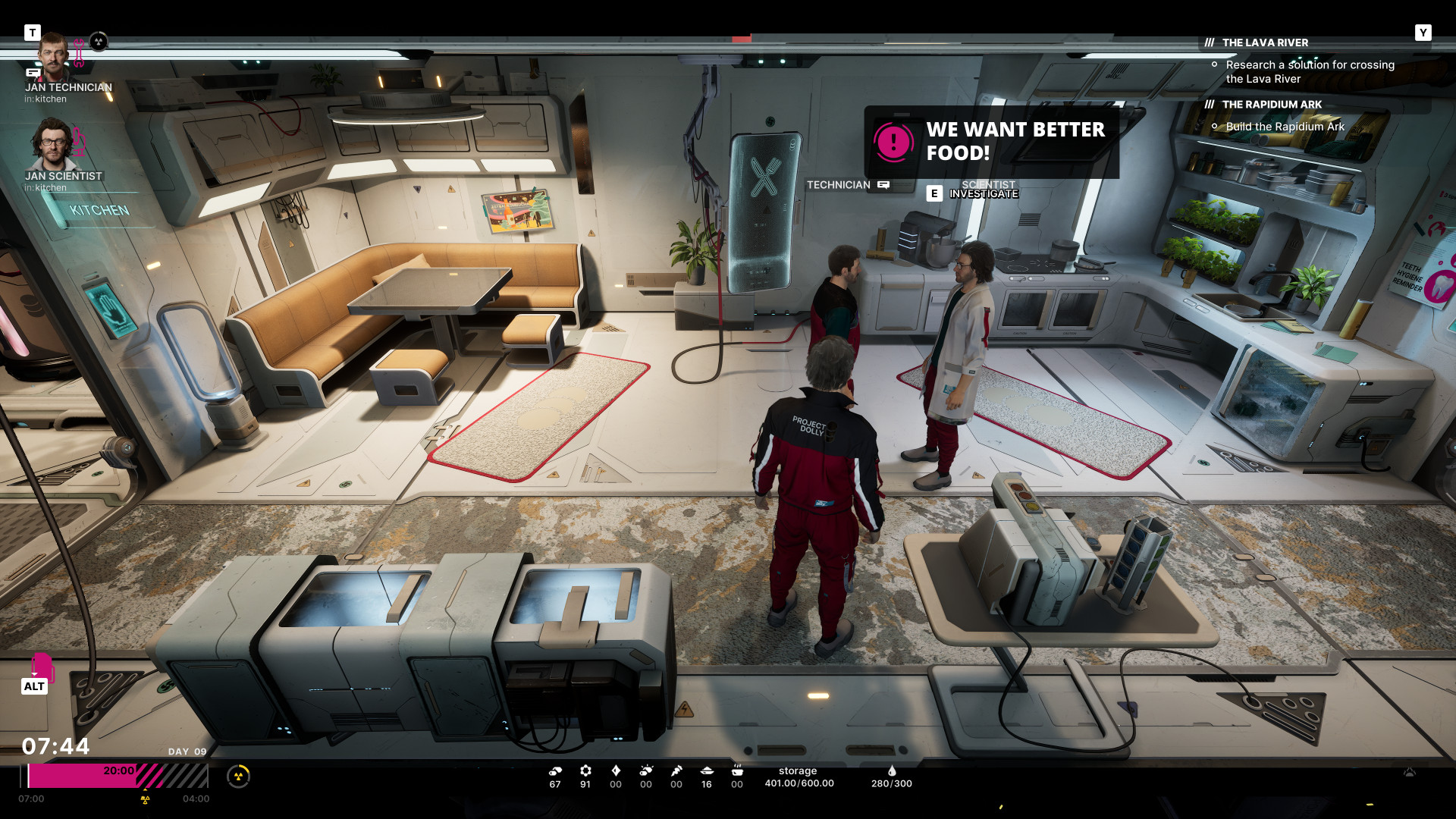Open The Lava River objective

(x=1265, y=43)
